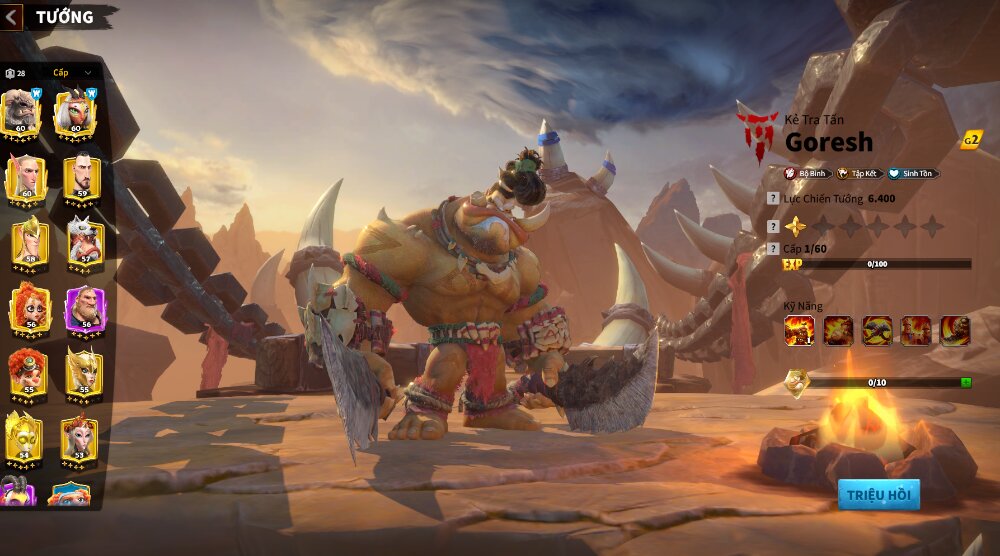Click the green plus button on the shard bar
The width and height of the screenshot is (1000, 556).
965,383
